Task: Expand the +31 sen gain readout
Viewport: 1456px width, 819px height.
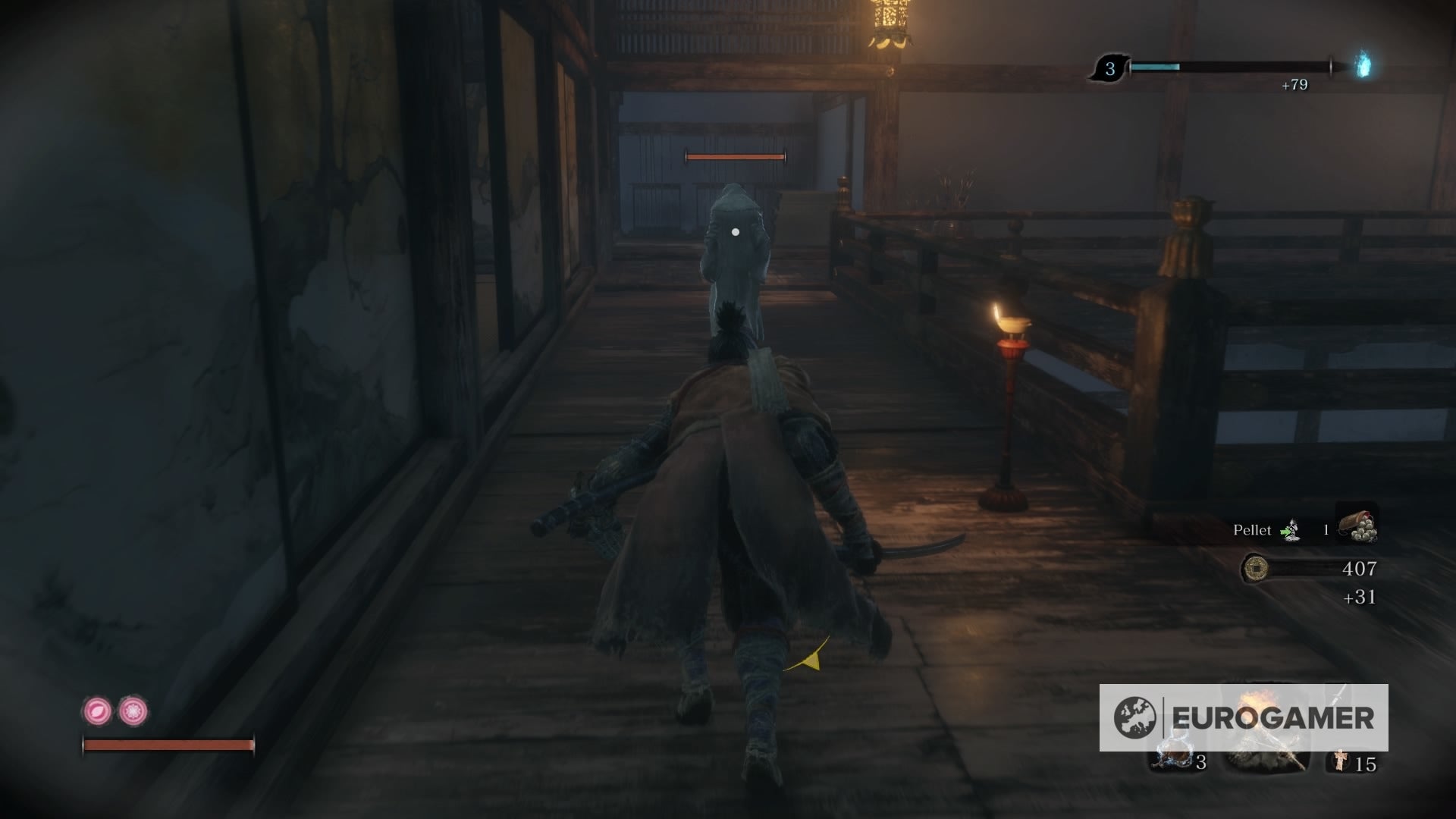Action: pos(1360,597)
